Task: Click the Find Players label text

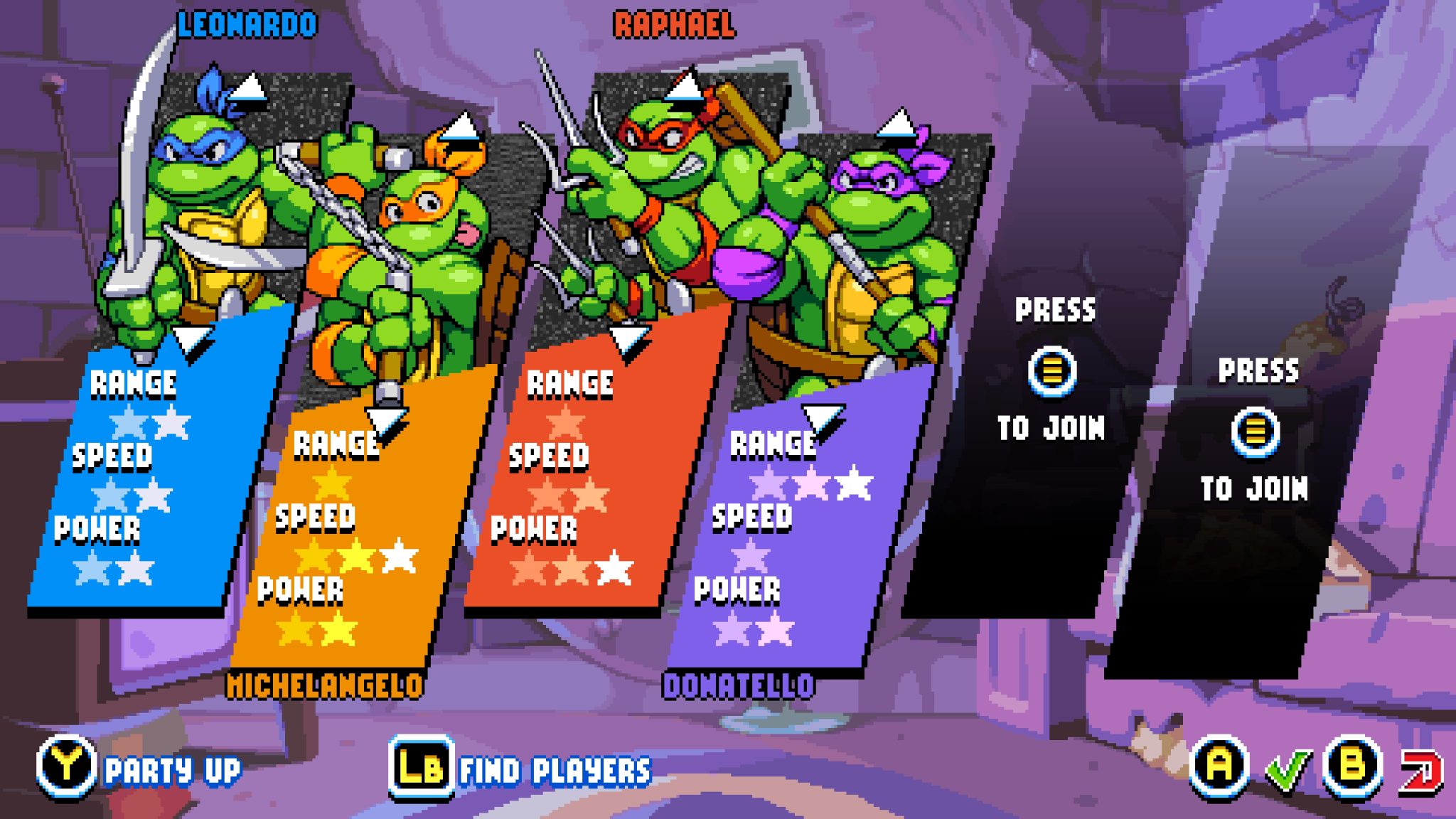Action: click(553, 769)
